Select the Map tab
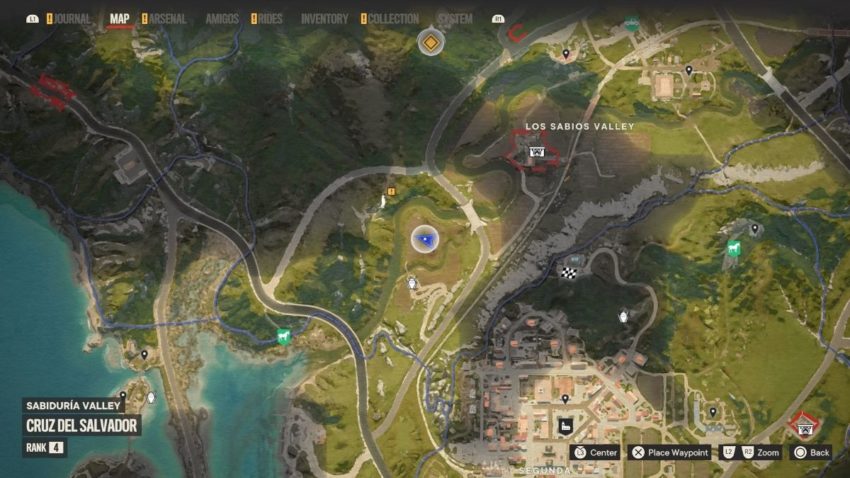850x478 pixels. coord(120,19)
